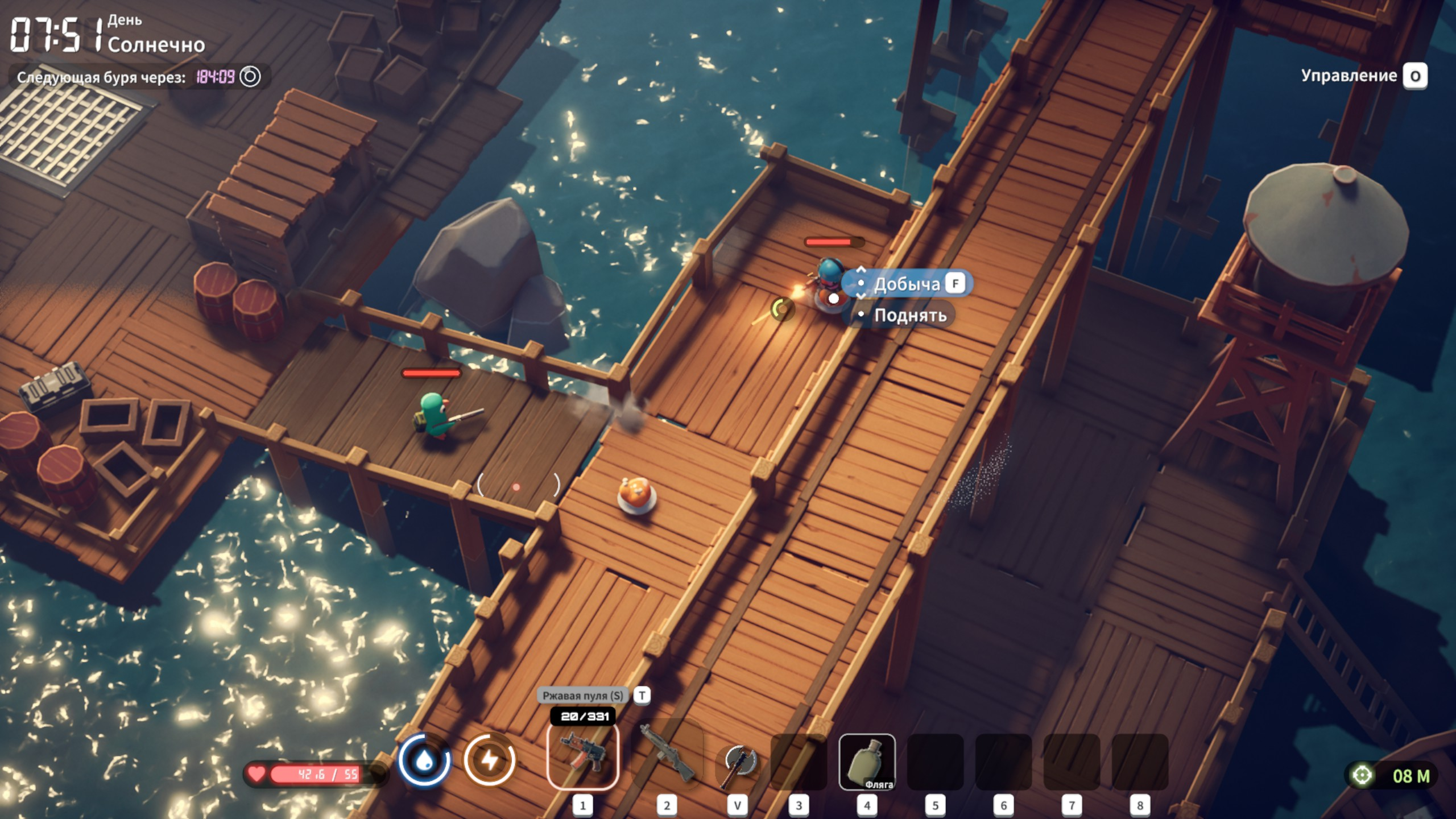The width and height of the screenshot is (1456, 819).
Task: Open the Управление controls help
Action: tap(1363, 76)
